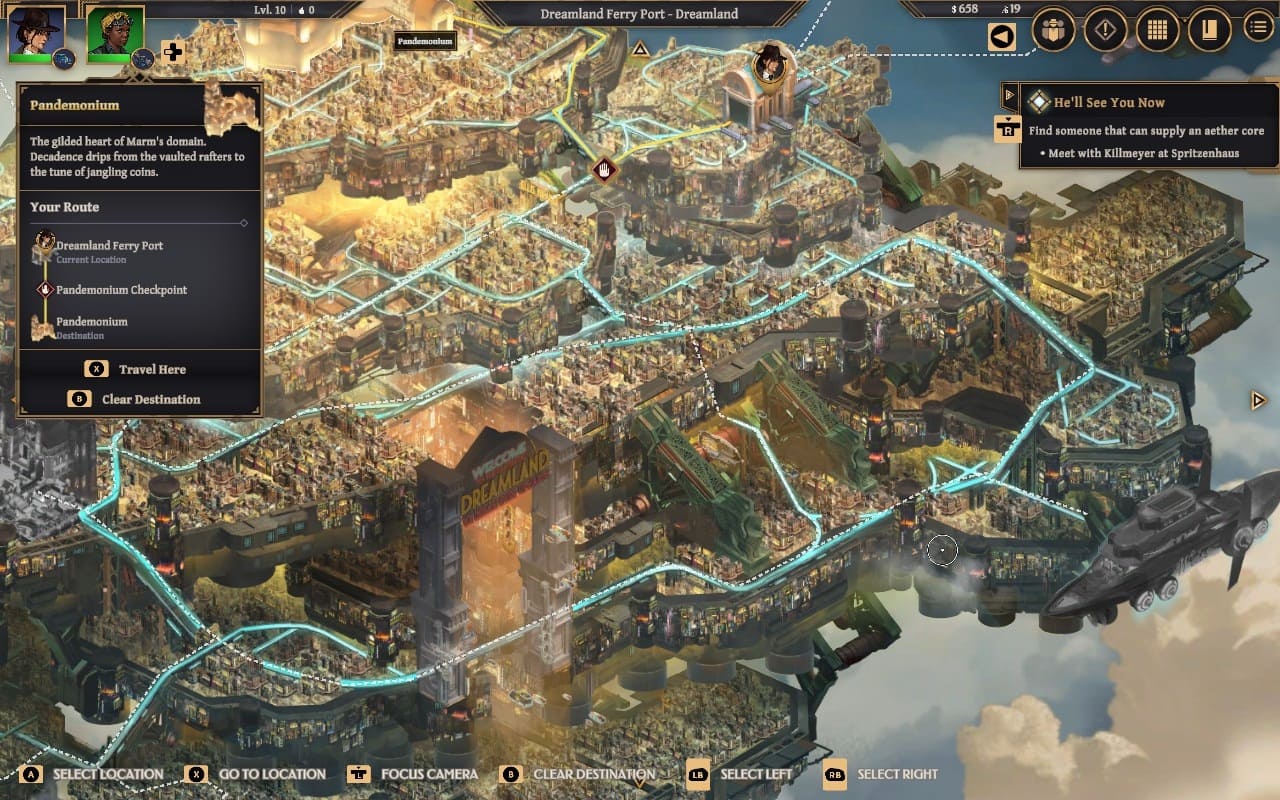Select Pandemonium Checkpoint in the route list
The image size is (1280, 800).
(x=121, y=290)
